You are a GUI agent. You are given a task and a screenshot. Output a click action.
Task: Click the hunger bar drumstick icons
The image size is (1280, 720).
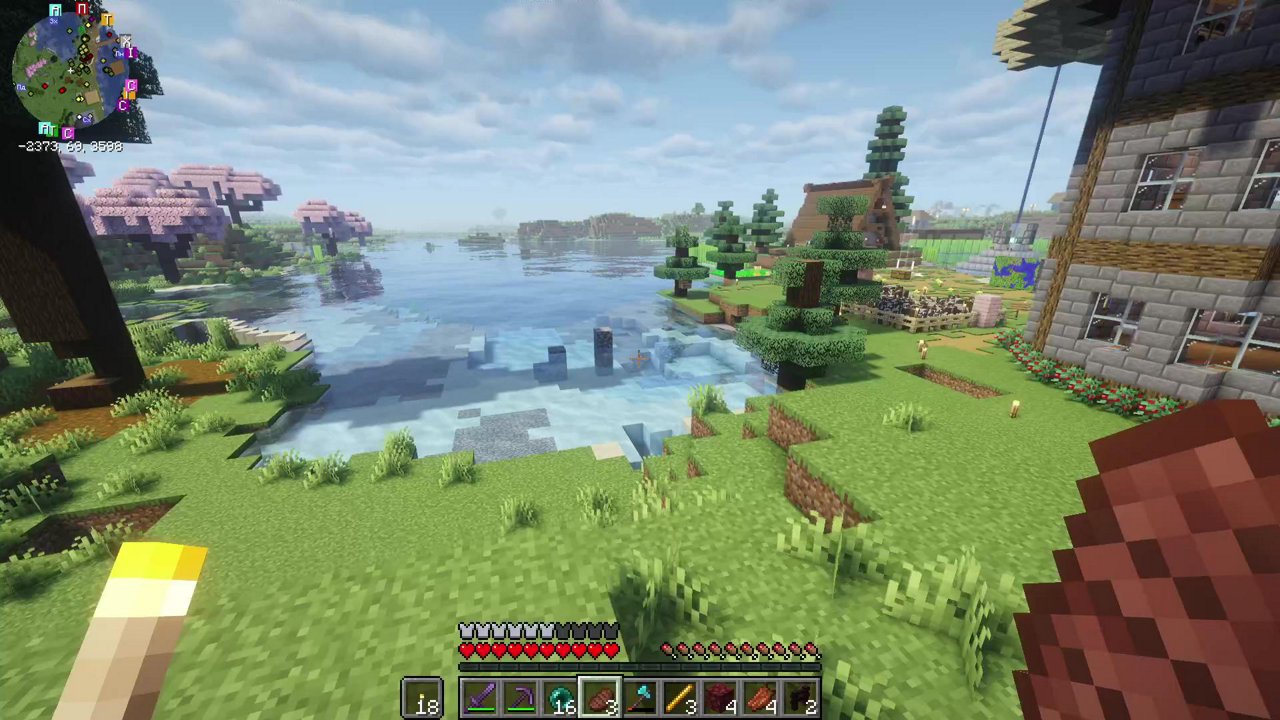coord(740,651)
